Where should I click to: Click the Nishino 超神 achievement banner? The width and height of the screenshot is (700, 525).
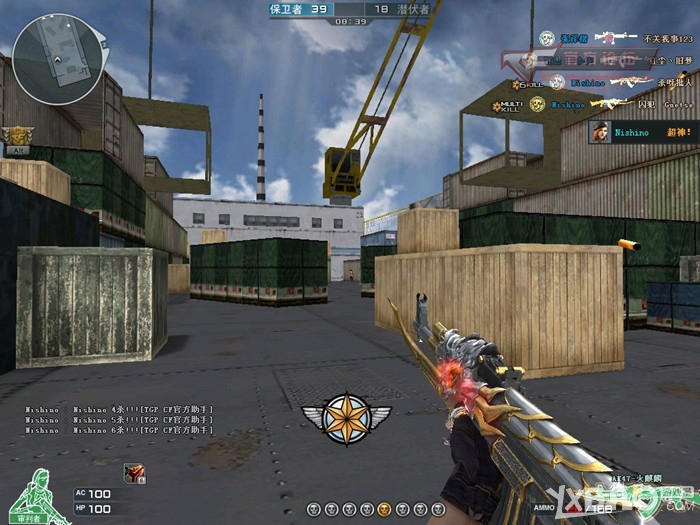tap(643, 132)
